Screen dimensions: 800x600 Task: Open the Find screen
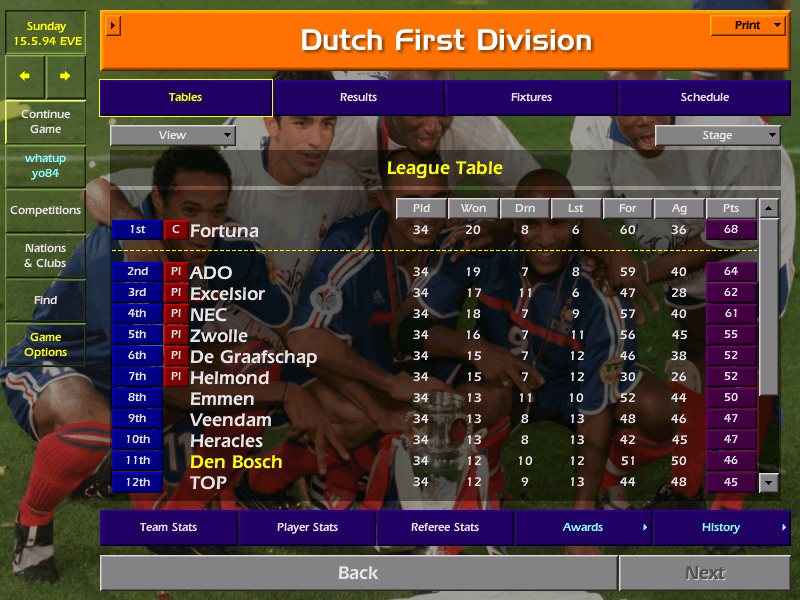[45, 300]
